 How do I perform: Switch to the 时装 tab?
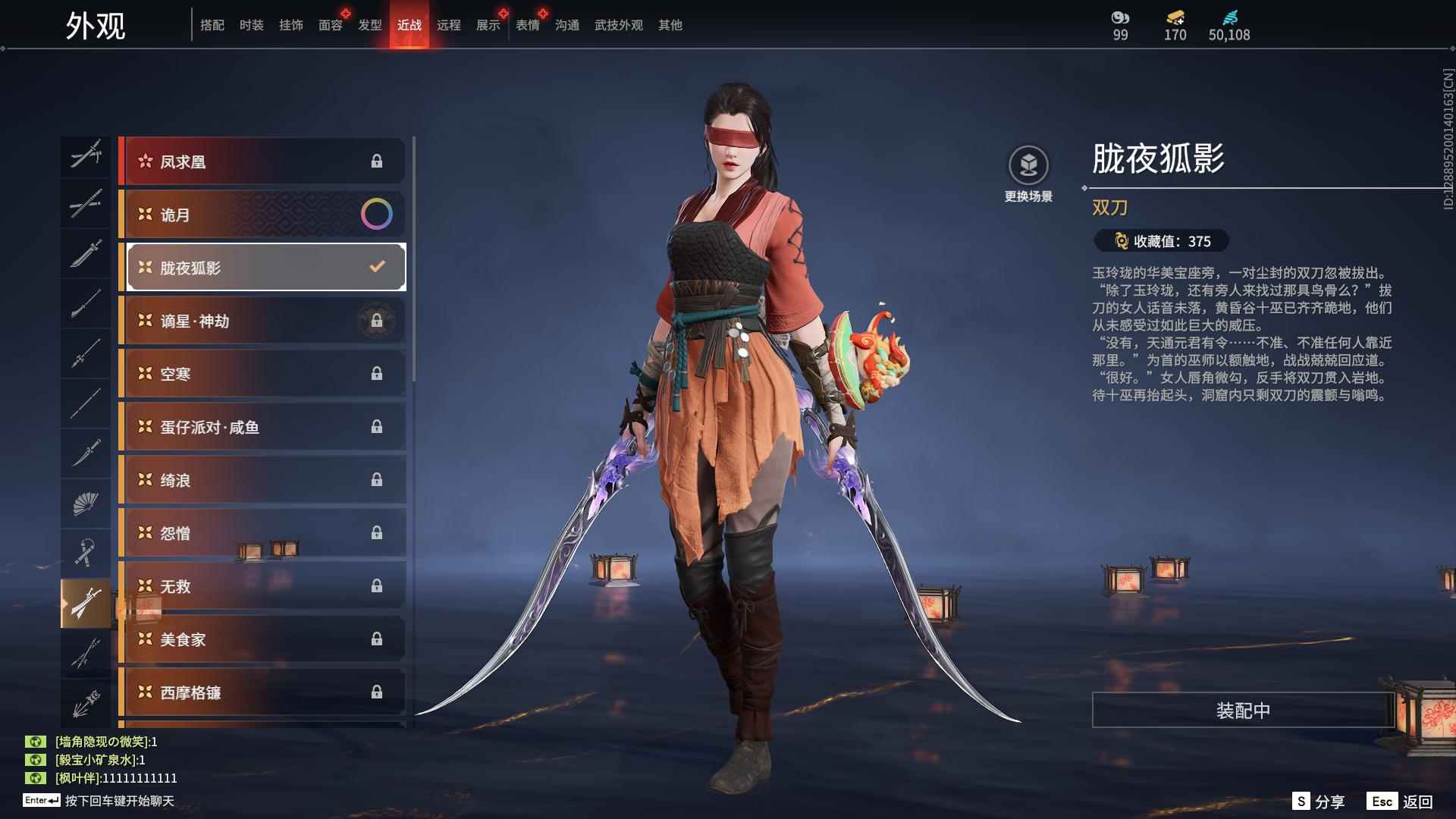pyautogui.click(x=253, y=25)
